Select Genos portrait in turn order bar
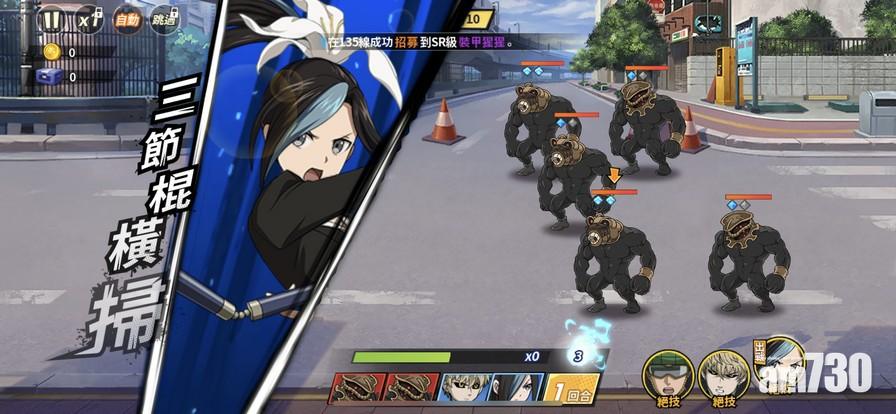The width and height of the screenshot is (896, 414). coord(465,388)
